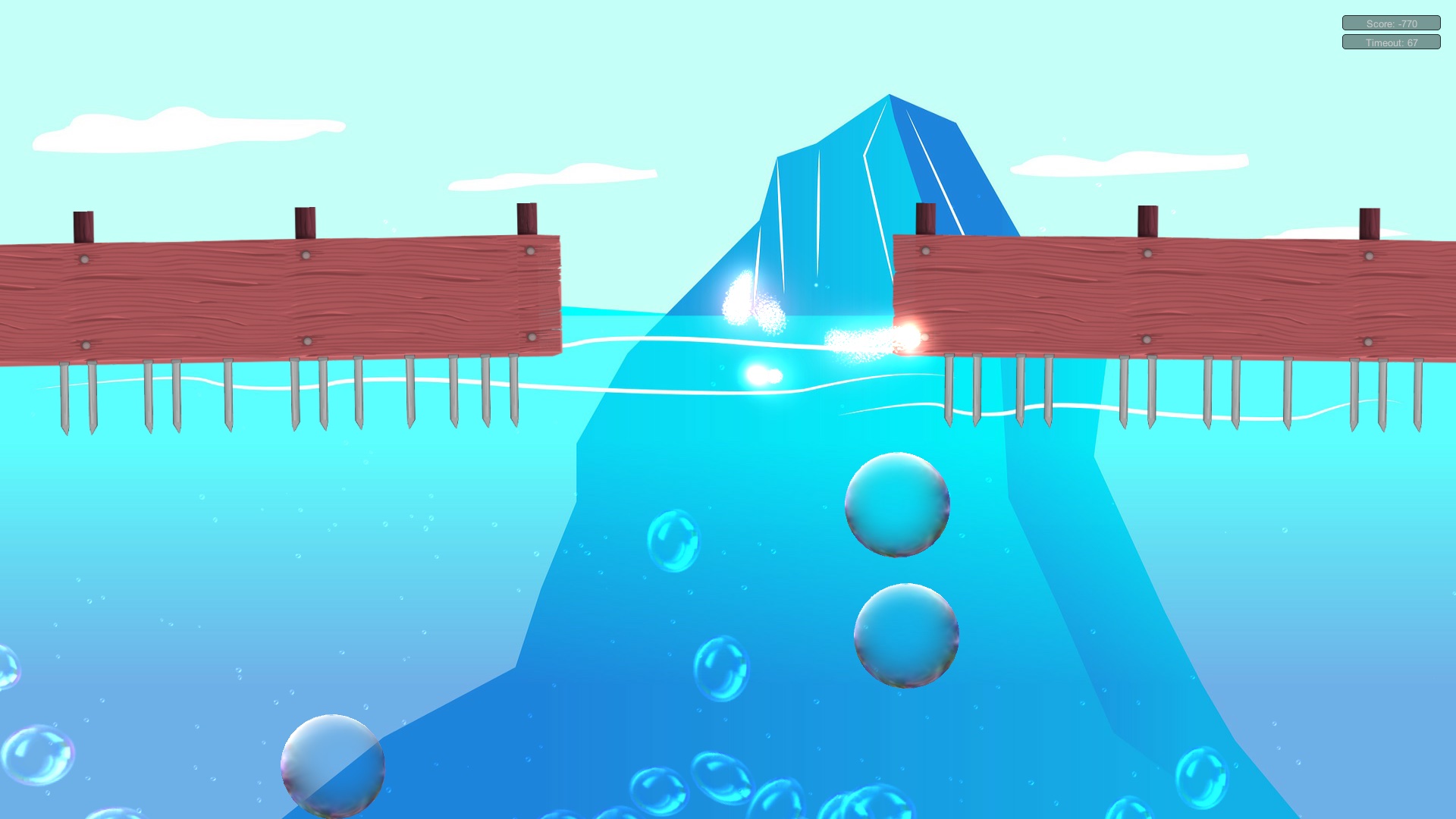Click the big bubble at the bottom left
The image size is (1456, 819).
pos(334,766)
